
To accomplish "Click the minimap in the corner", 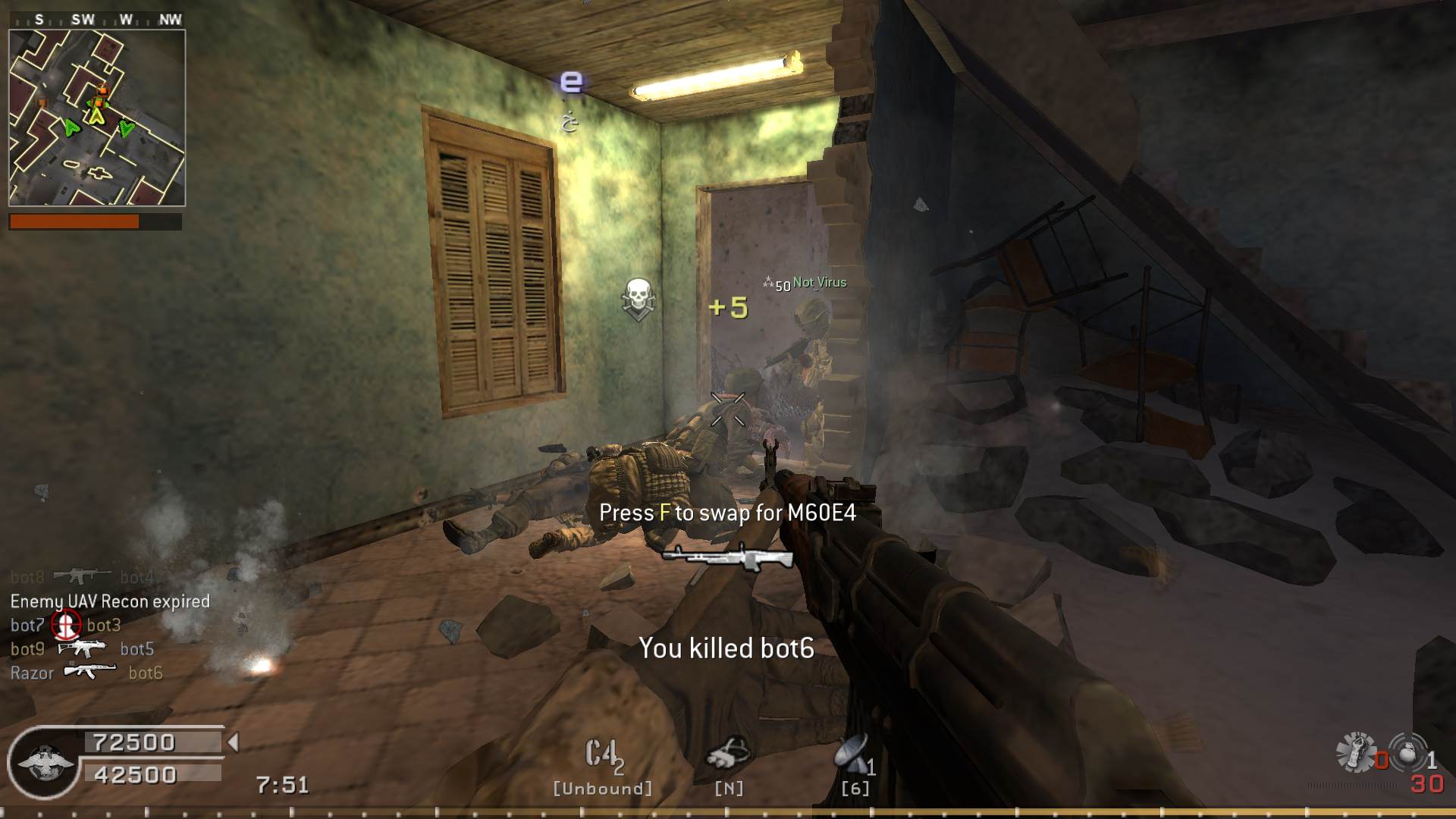I will point(97,118).
